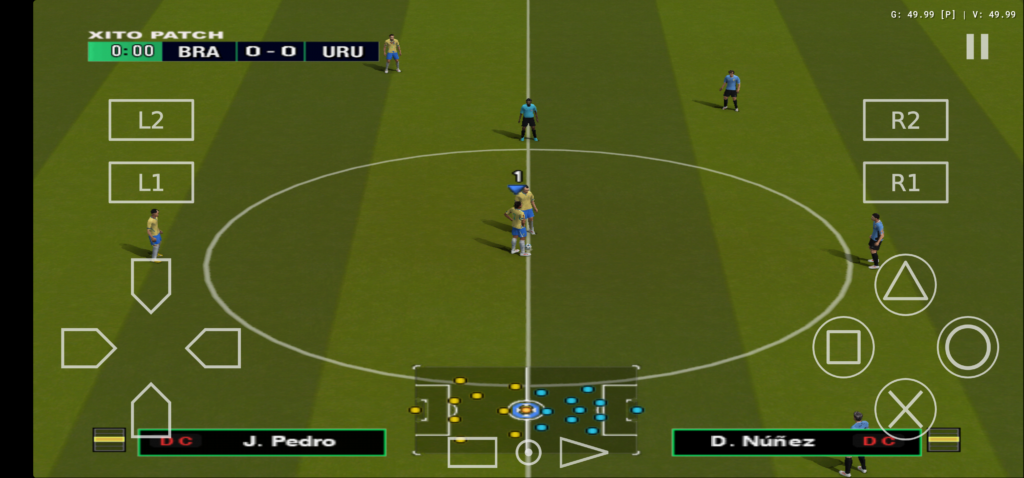The image size is (1024, 478).
Task: Tap the R1 shoulder button
Action: [x=905, y=182]
